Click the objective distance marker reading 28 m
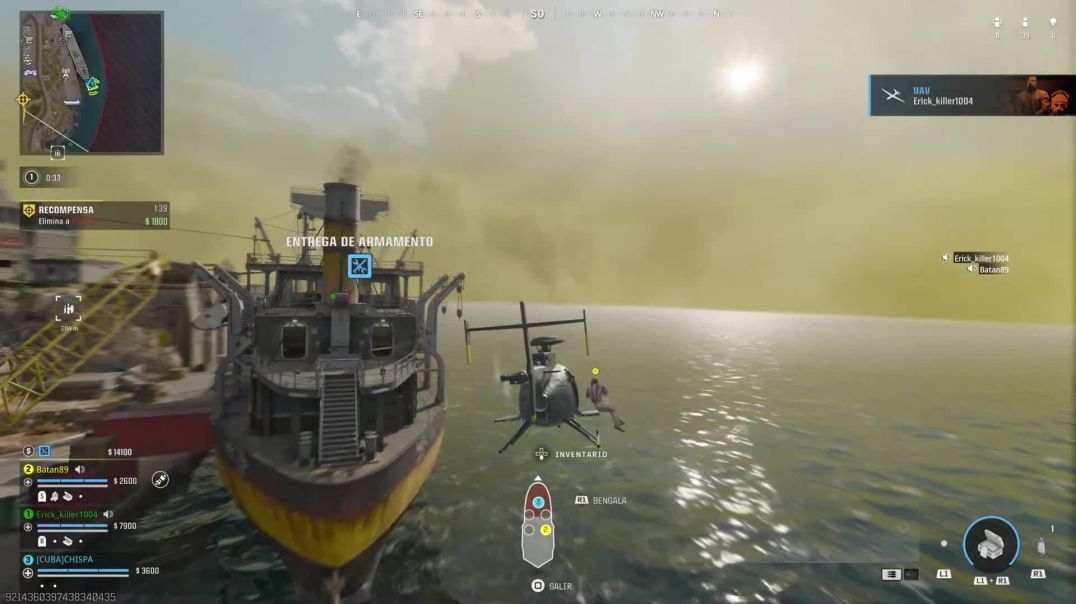Image resolution: width=1076 pixels, height=604 pixels. (x=68, y=309)
